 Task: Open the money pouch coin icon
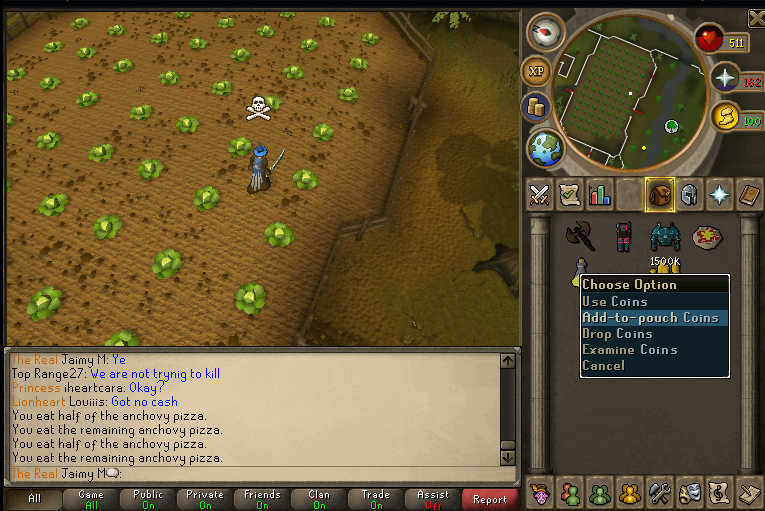pos(535,107)
